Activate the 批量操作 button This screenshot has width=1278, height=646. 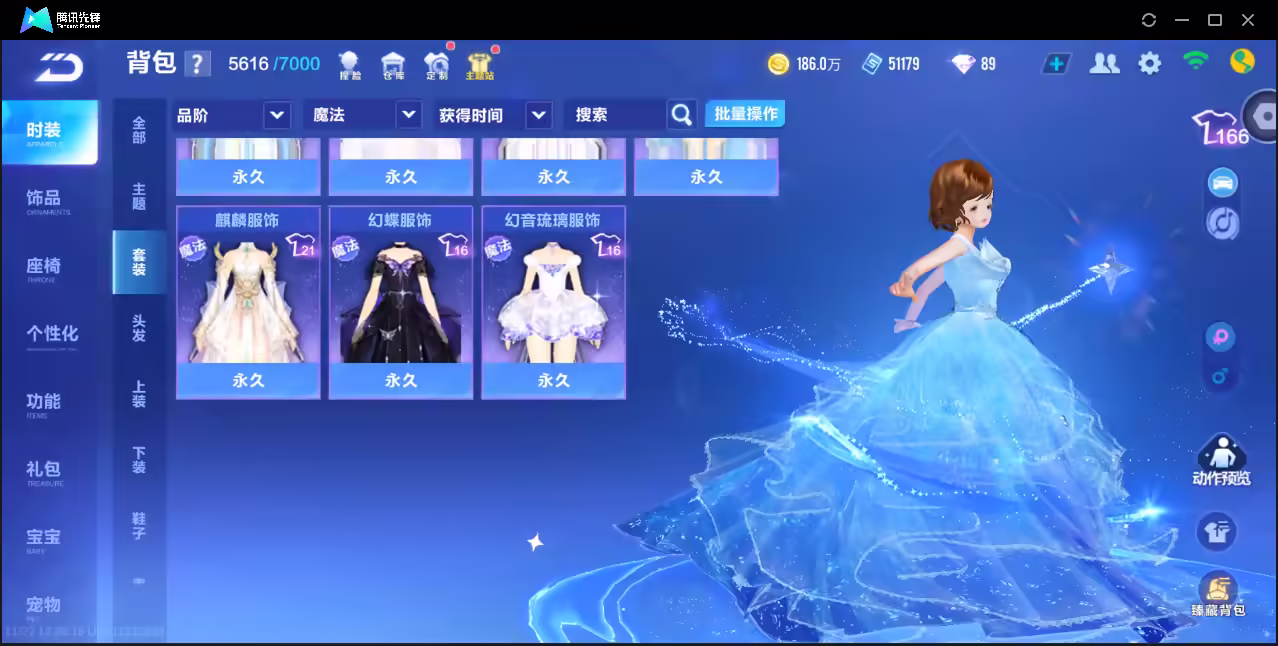click(x=745, y=114)
